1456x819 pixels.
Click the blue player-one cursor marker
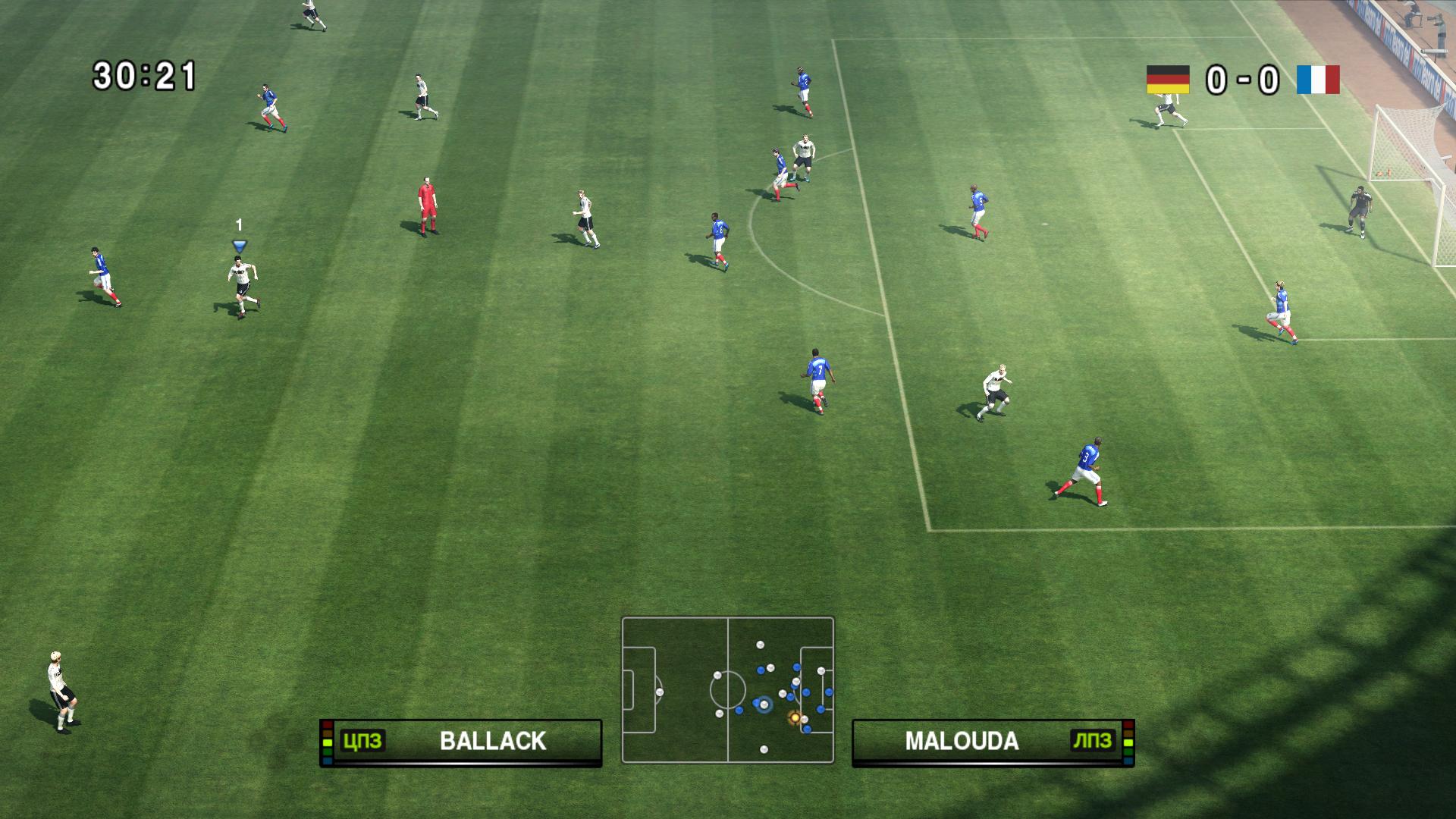pyautogui.click(x=240, y=246)
